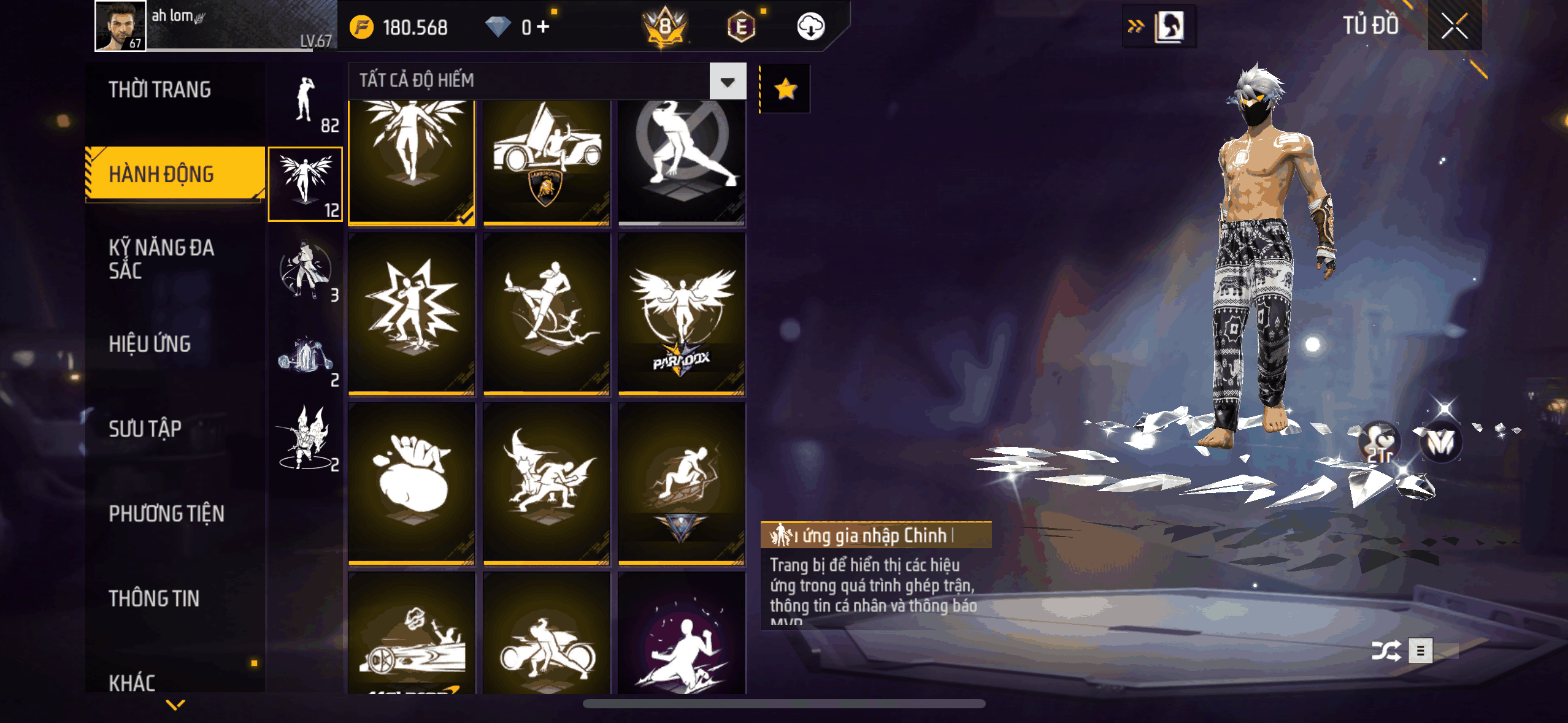1568x723 pixels.
Task: Activate the shuffle outfit button
Action: pyautogui.click(x=1386, y=651)
